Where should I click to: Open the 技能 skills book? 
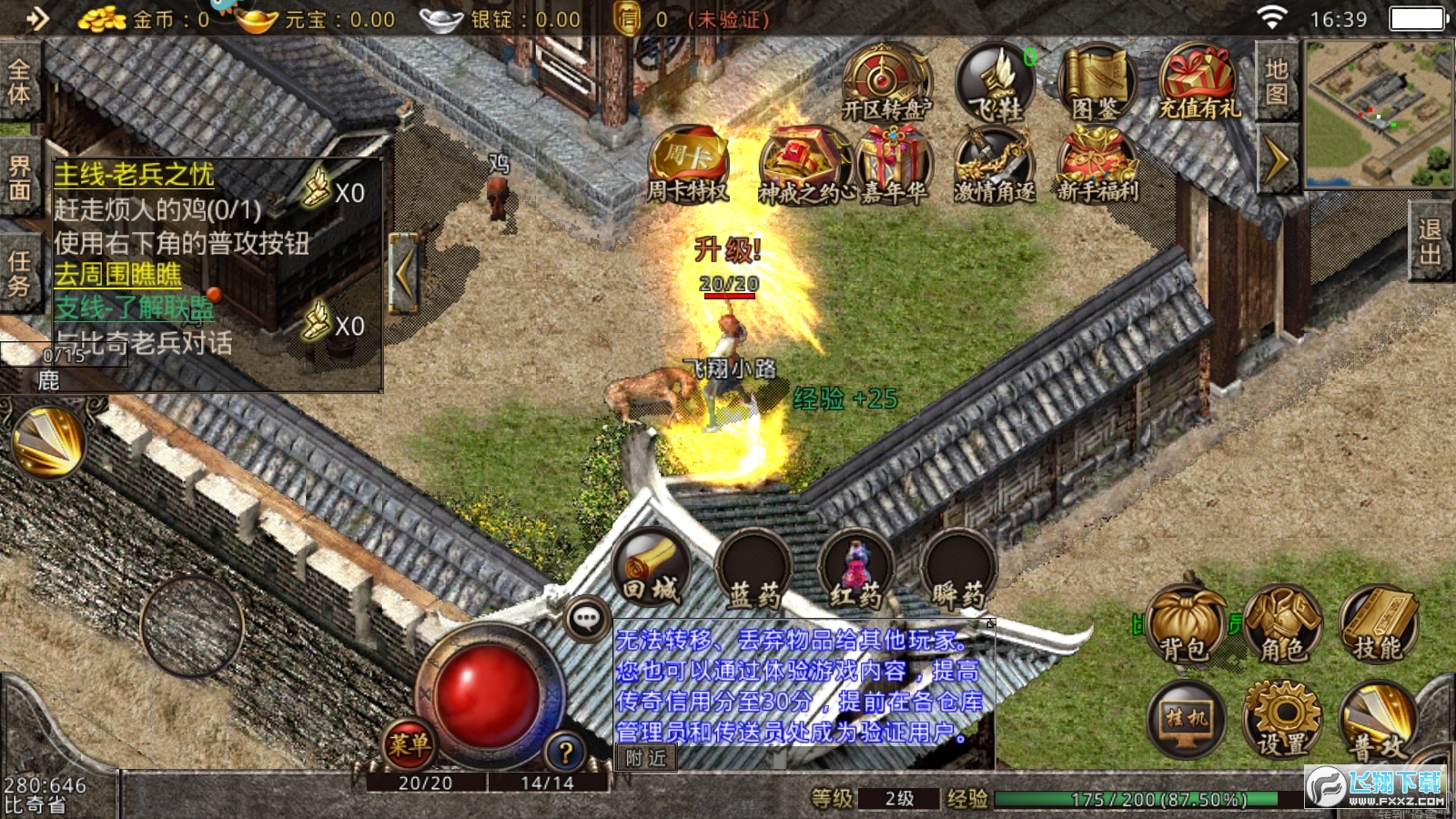click(x=1378, y=625)
